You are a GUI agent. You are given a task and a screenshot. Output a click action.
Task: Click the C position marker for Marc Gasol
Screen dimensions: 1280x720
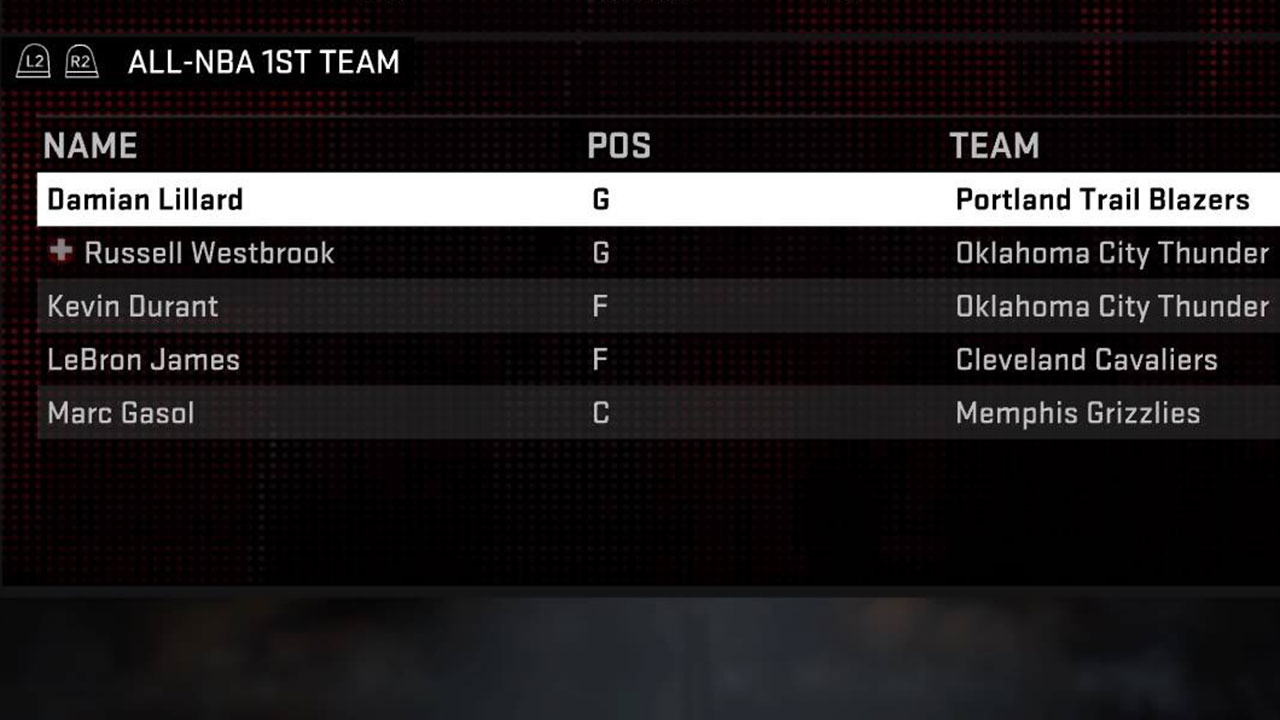point(598,413)
